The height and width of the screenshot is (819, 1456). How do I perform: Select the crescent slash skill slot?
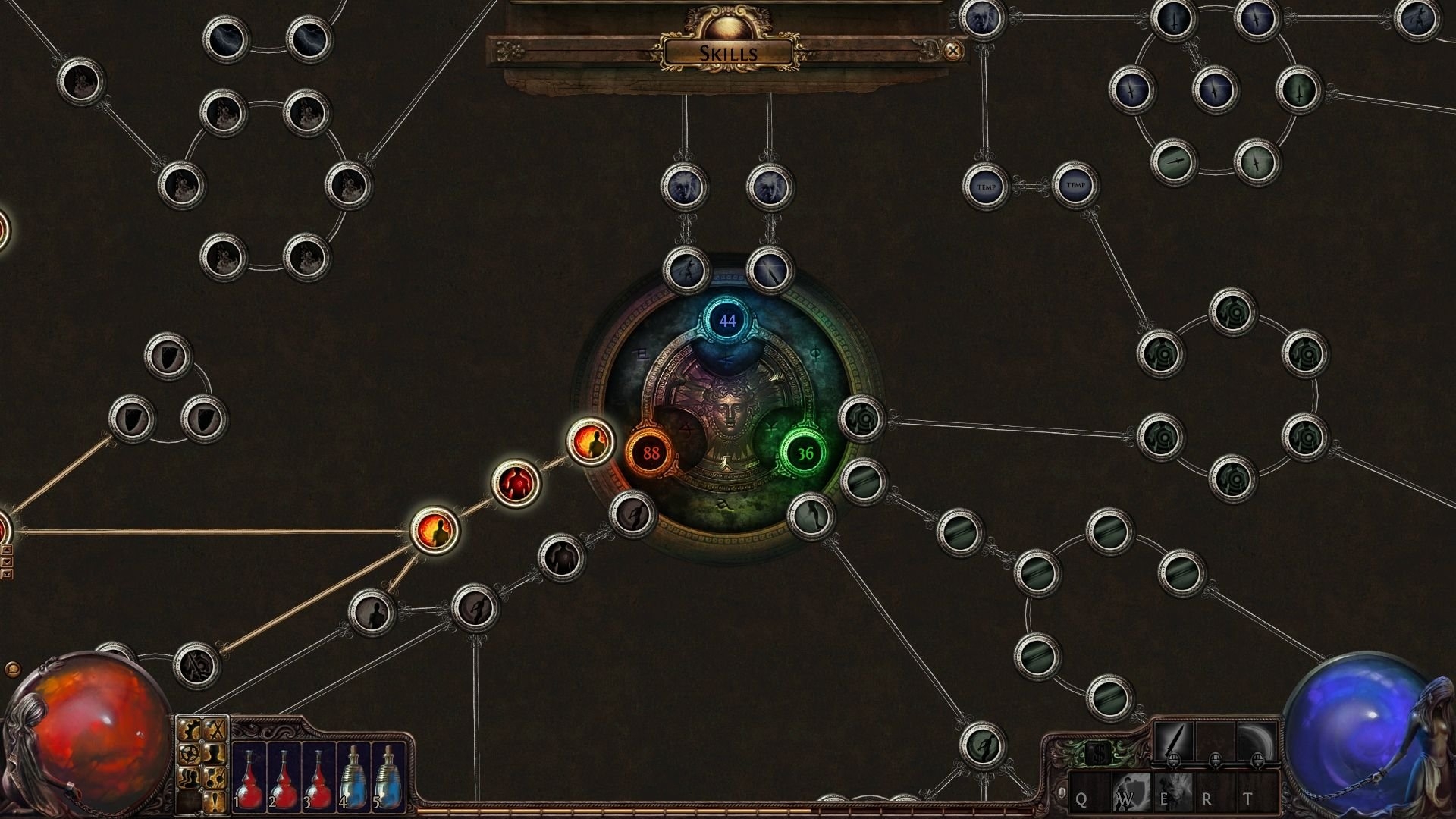(1257, 742)
